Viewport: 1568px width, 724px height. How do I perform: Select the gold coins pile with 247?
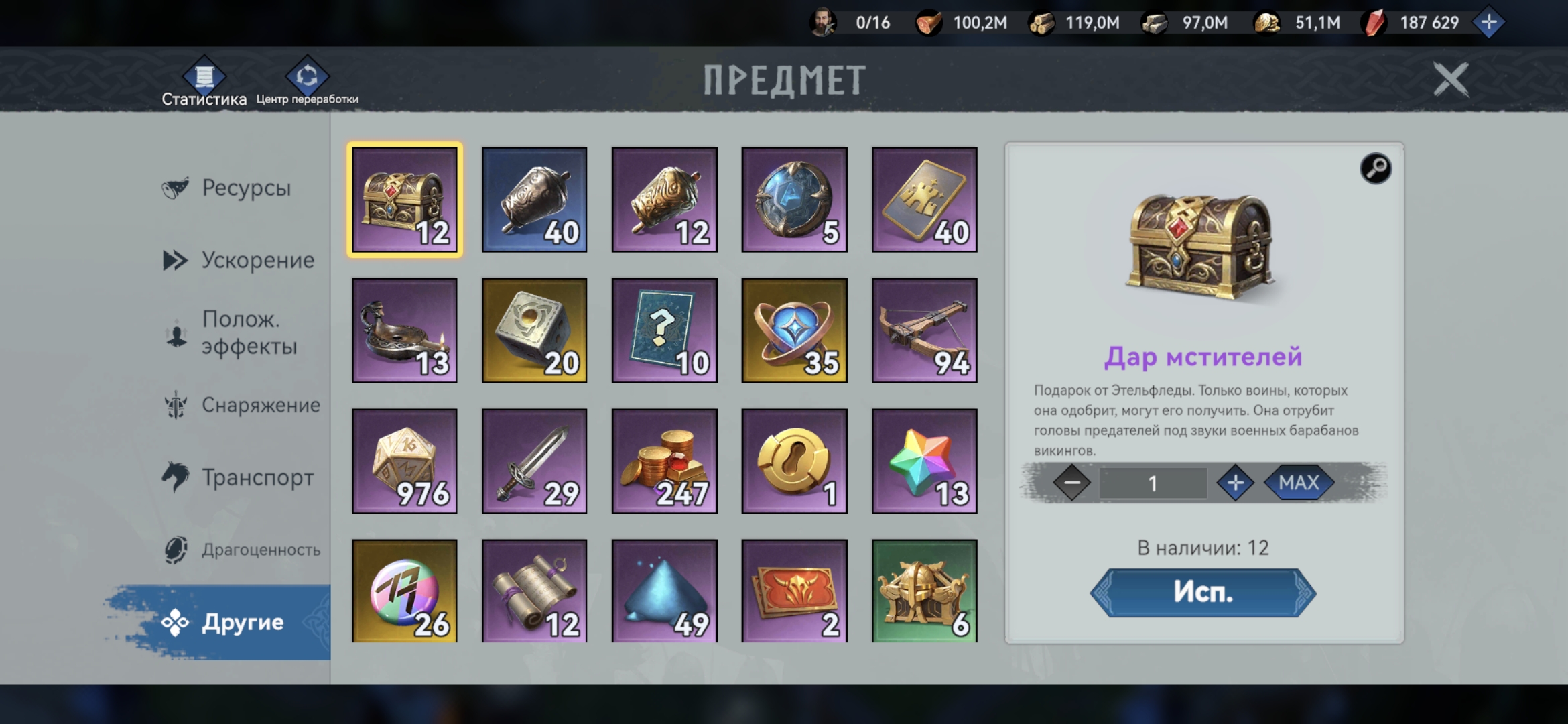click(664, 461)
